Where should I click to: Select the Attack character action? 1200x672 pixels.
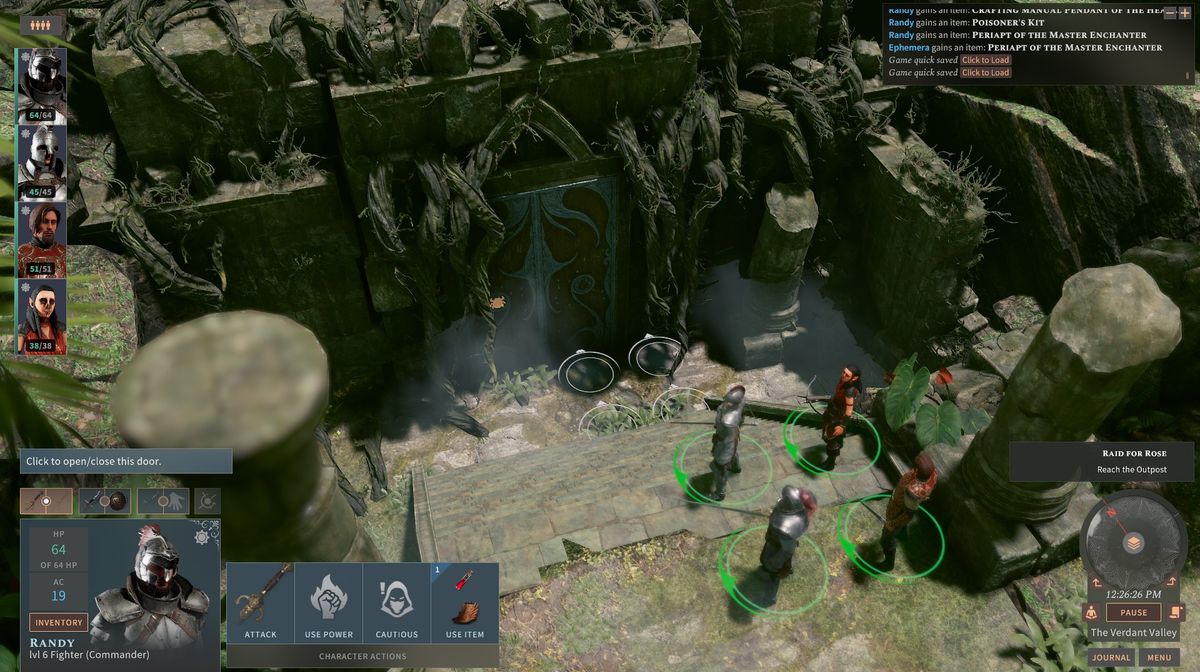pos(260,602)
